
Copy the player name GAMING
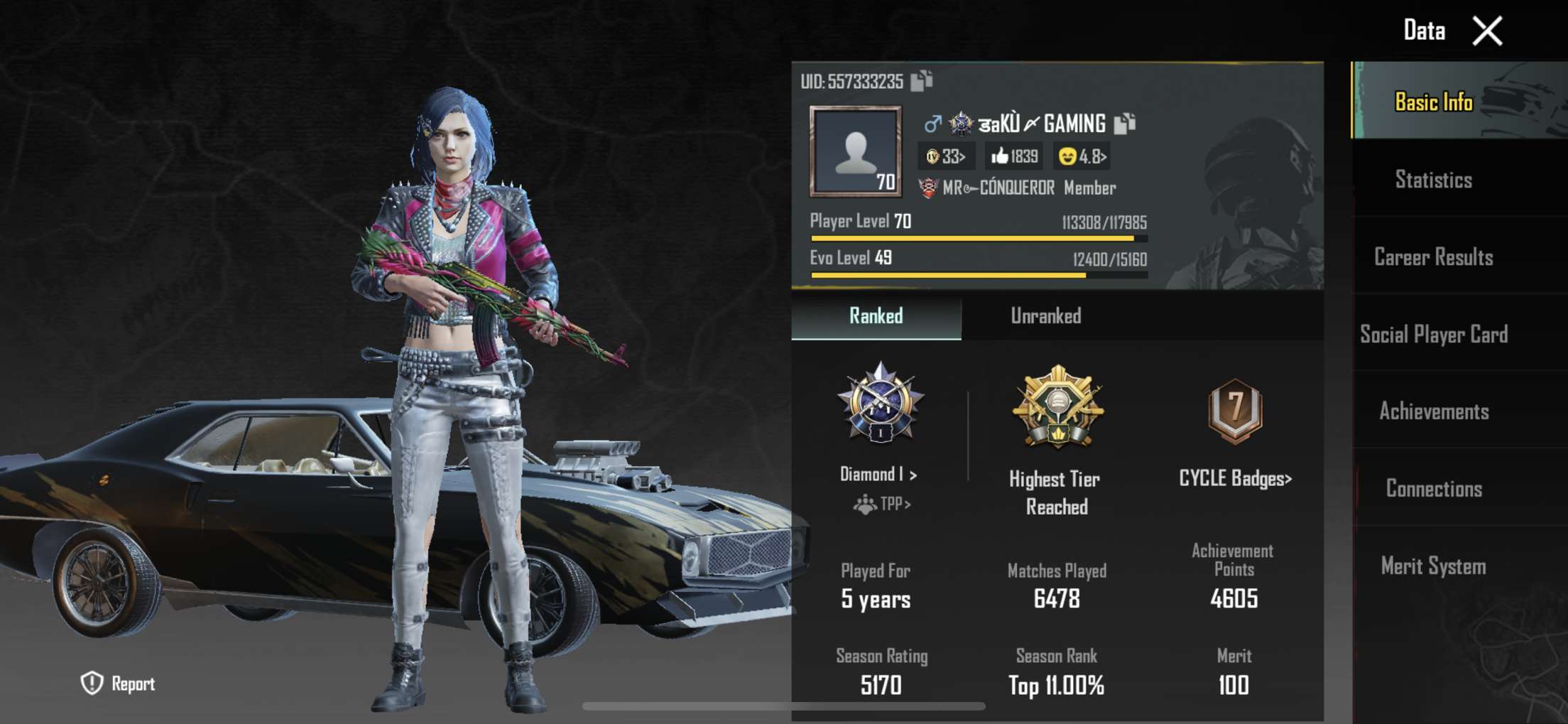pos(1125,124)
